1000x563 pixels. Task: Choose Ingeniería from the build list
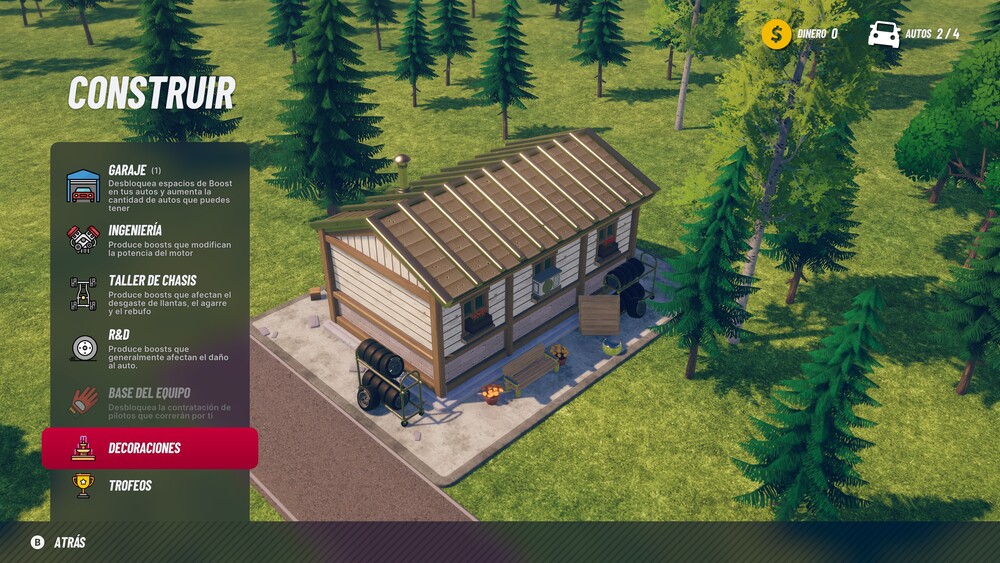pyautogui.click(x=150, y=239)
